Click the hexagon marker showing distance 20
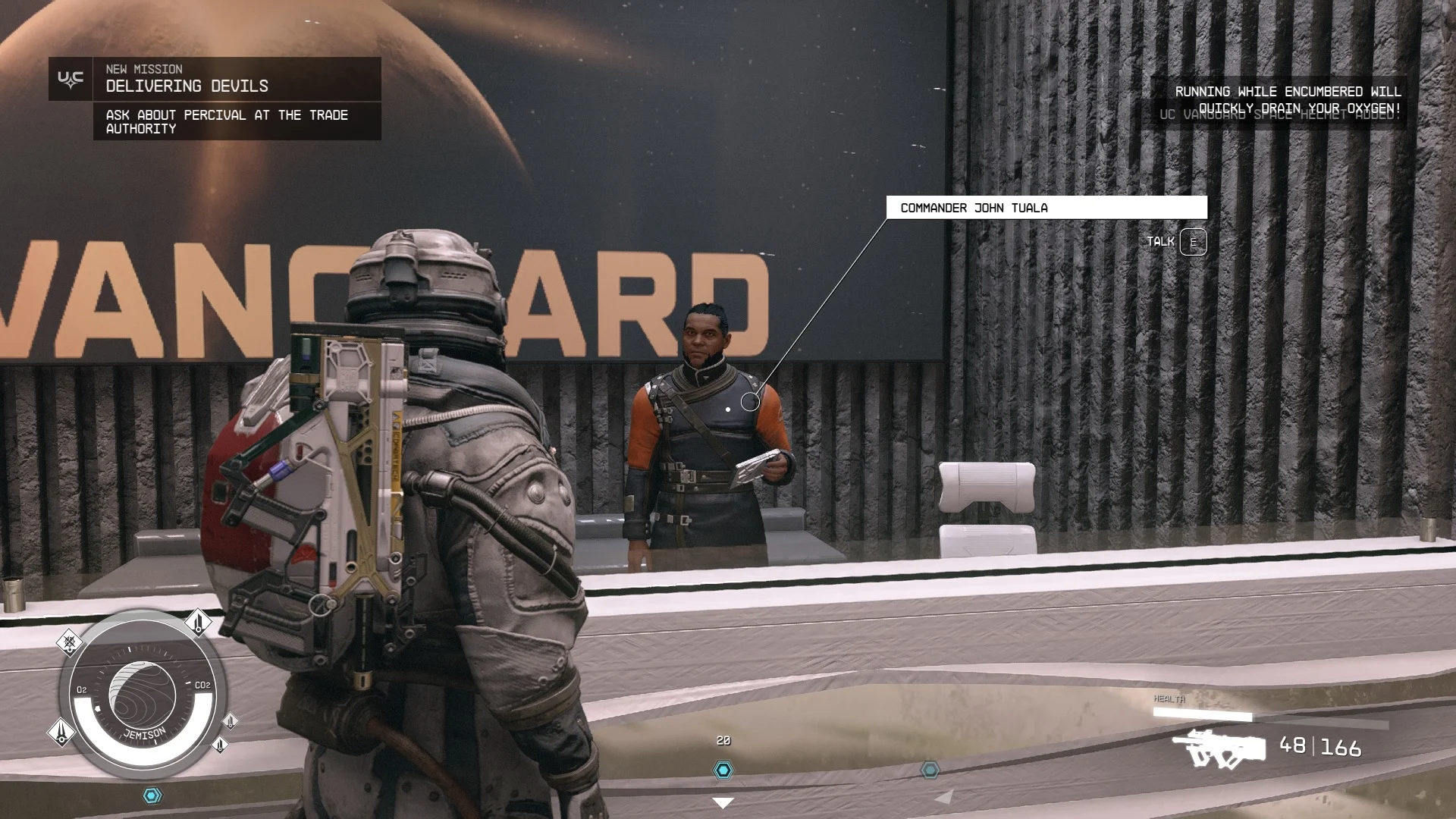Viewport: 1456px width, 819px height. coord(723,770)
